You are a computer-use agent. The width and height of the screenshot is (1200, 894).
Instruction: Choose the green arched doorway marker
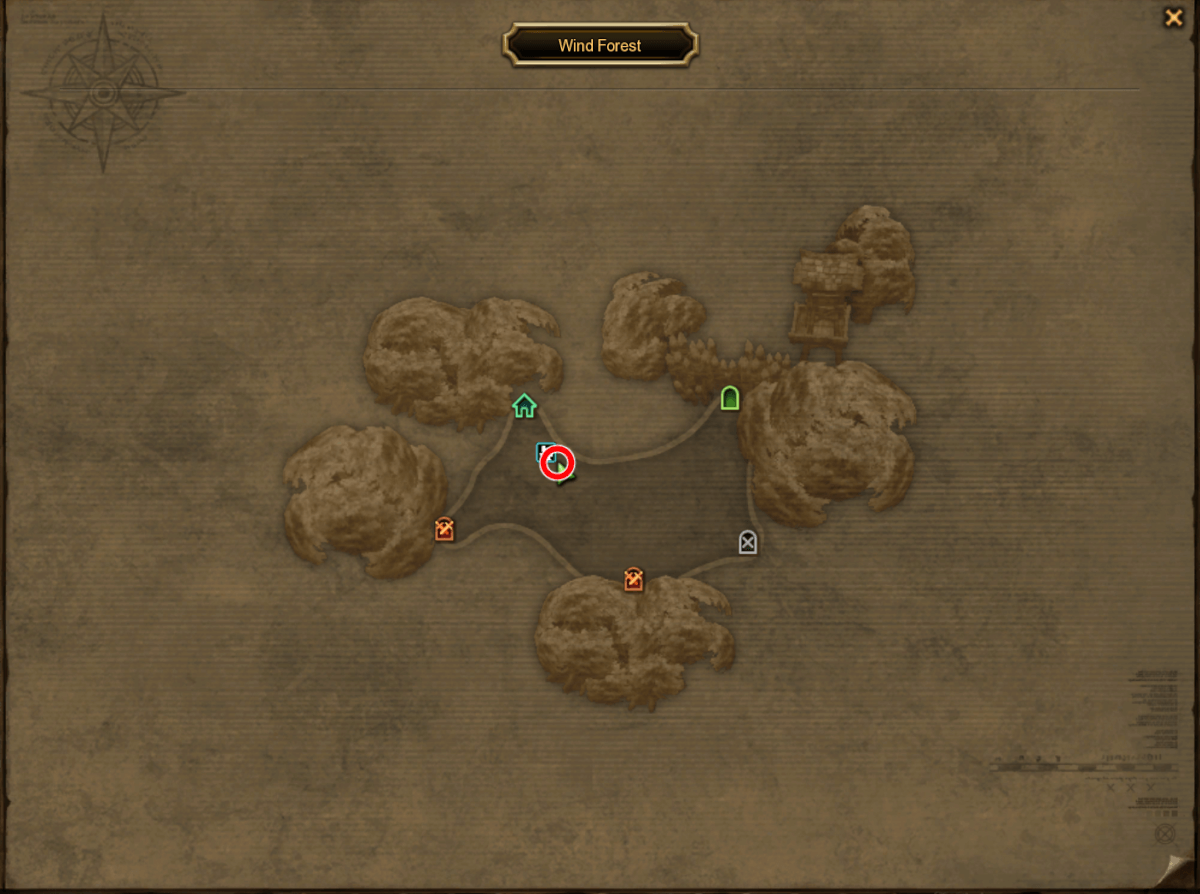pos(730,398)
